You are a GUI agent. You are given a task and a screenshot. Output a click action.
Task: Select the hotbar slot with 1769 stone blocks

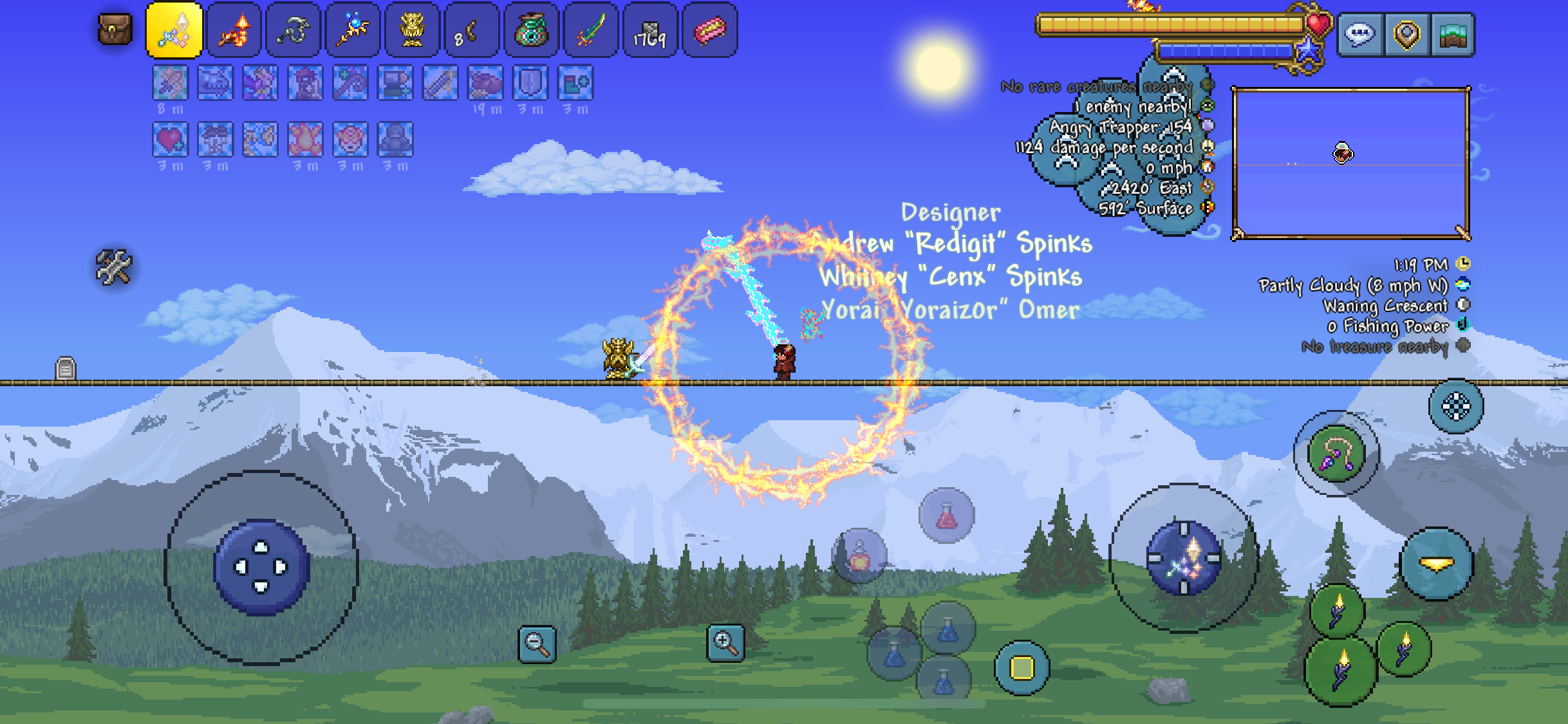tap(651, 31)
